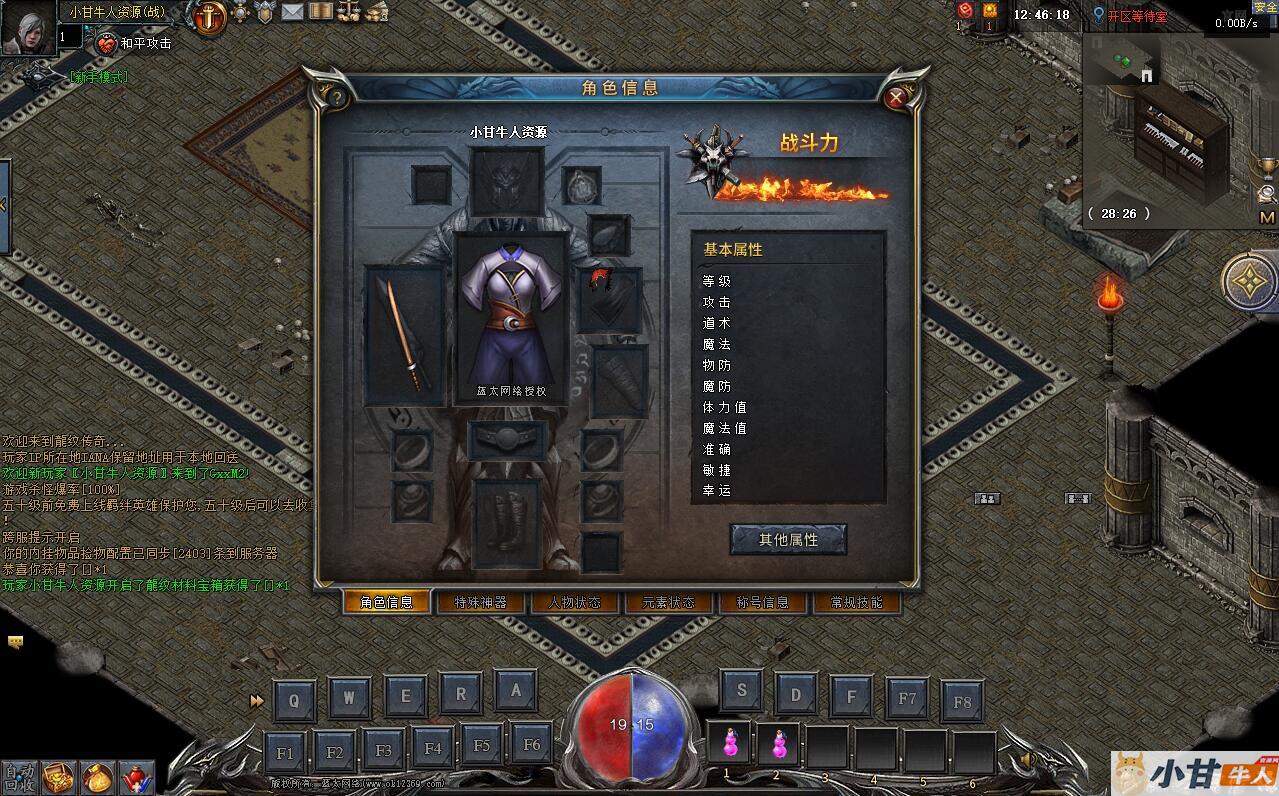The width and height of the screenshot is (1279, 796).
Task: Open the mail envelope icon
Action: [292, 12]
